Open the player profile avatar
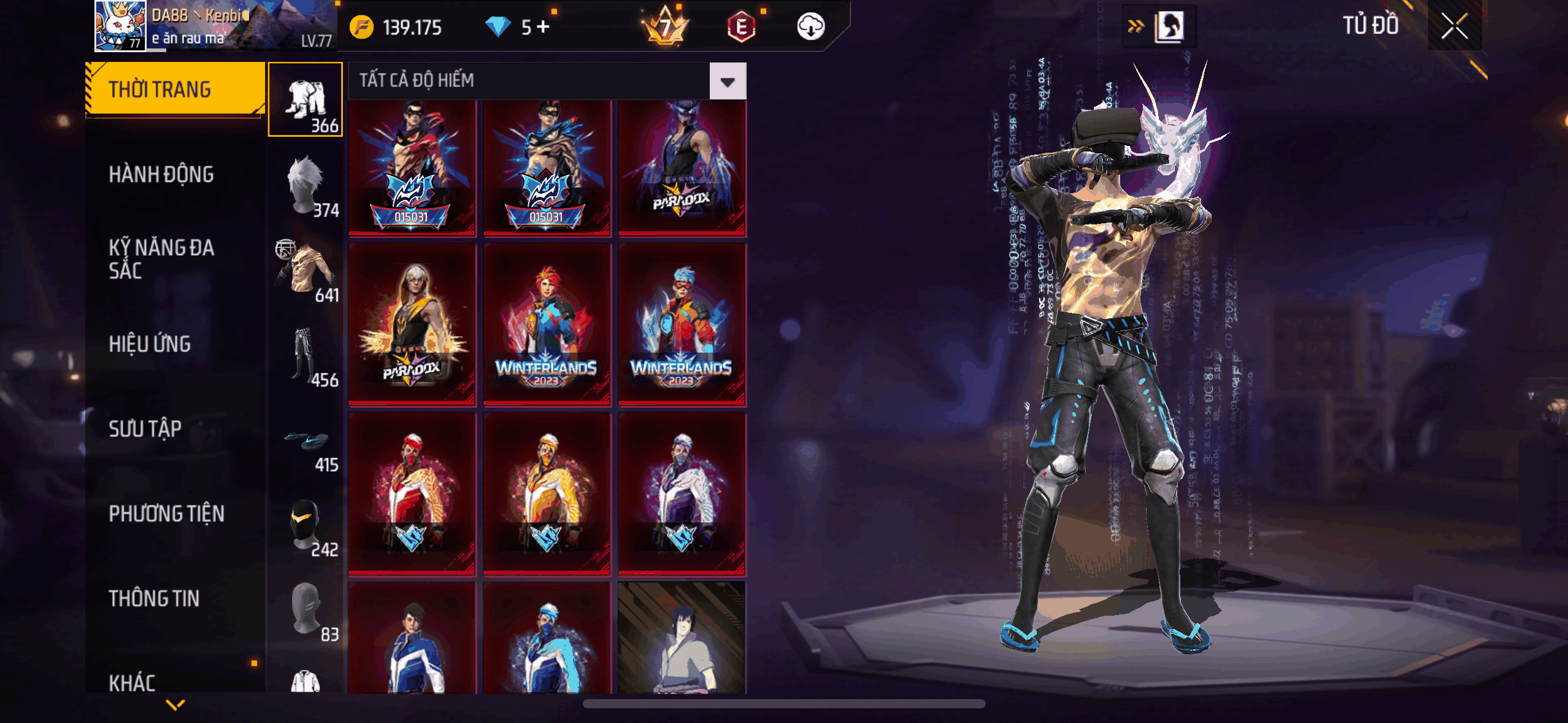The width and height of the screenshot is (1568, 723). pos(120,26)
